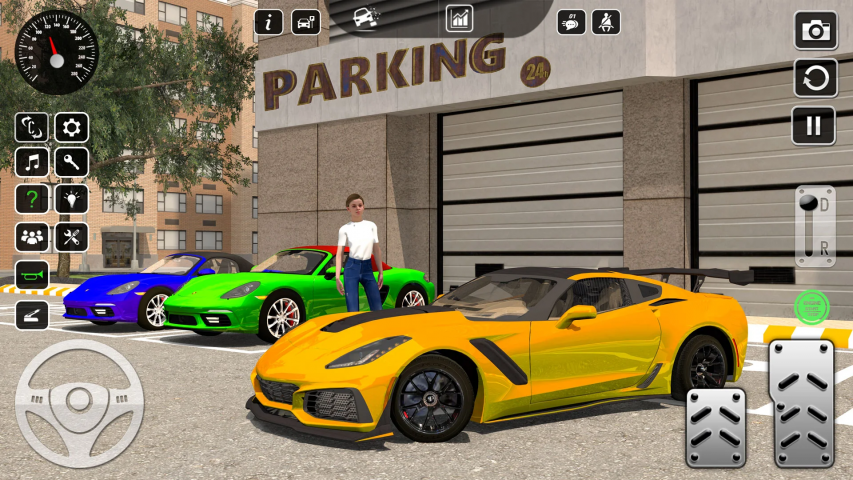The width and height of the screenshot is (853, 480).
Task: Click the circular arrow reset button
Action: tap(815, 78)
